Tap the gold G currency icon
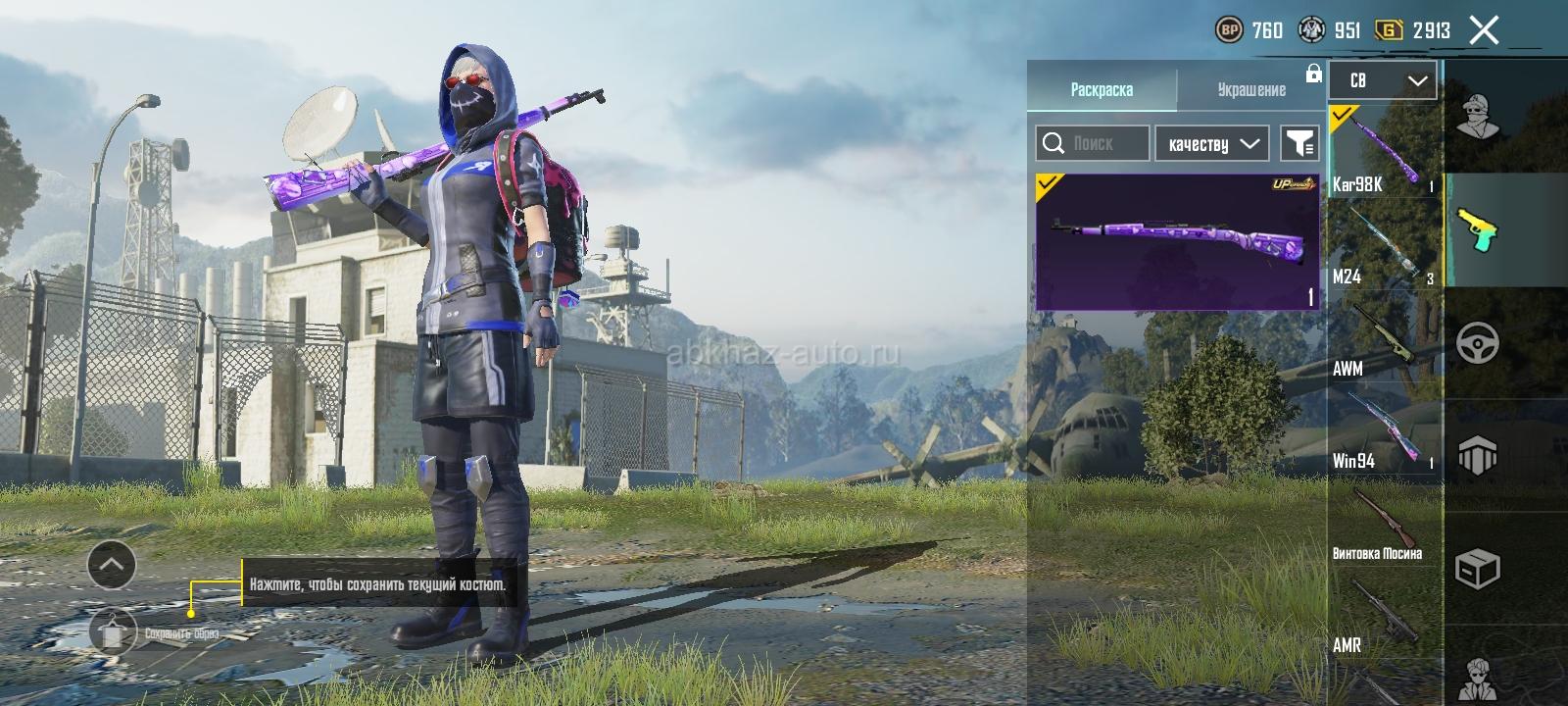The height and width of the screenshot is (706, 1568). 1389,30
